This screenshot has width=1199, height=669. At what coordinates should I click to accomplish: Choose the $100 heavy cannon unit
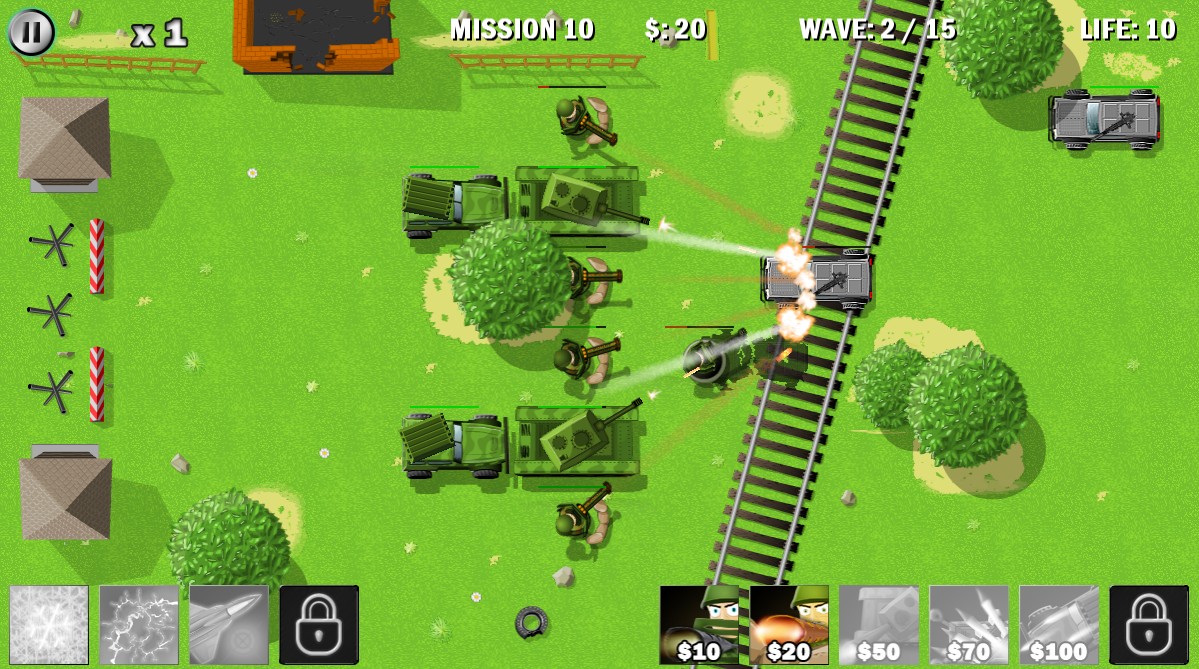click(x=1059, y=625)
